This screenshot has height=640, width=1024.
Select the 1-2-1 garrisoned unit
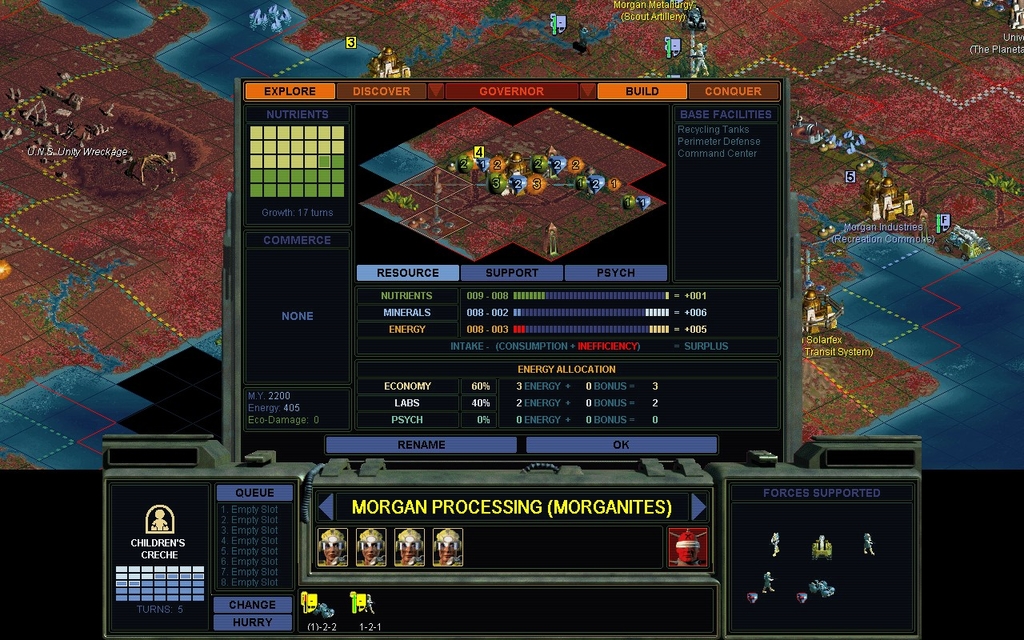point(363,605)
